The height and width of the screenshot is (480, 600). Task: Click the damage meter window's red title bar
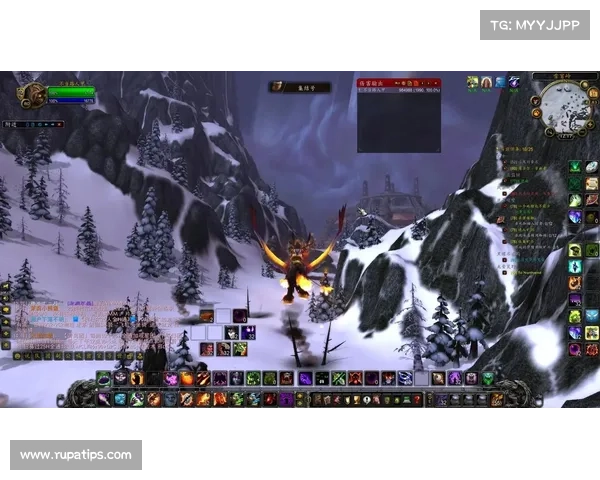(x=399, y=83)
